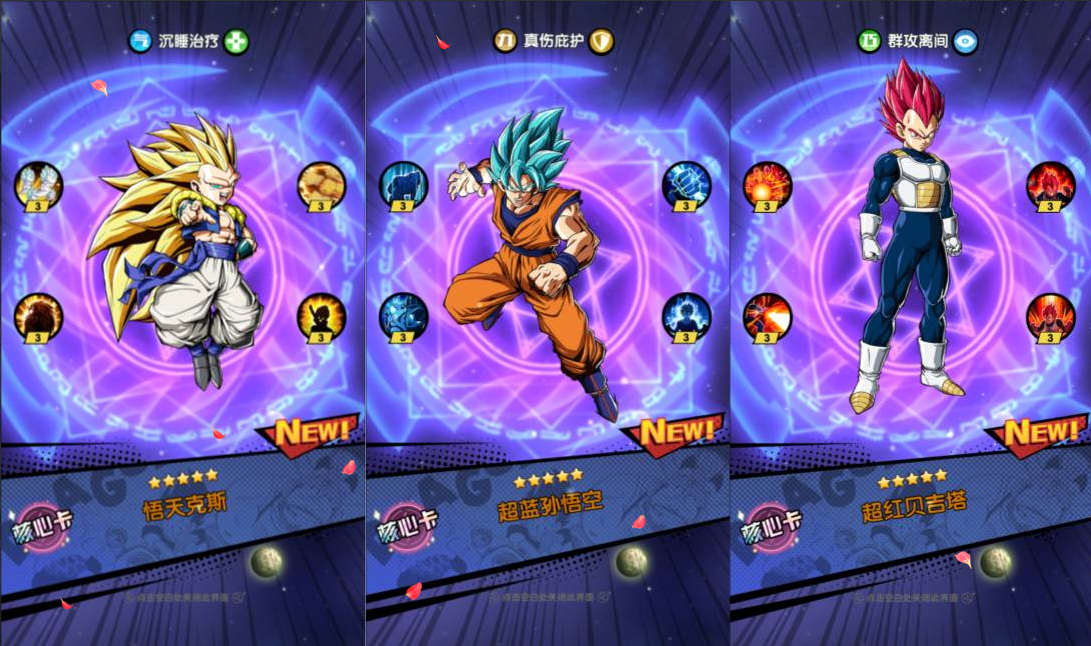Select the green cross healing icon beside 沉睡治疗
Viewport: 1091px width, 646px height.
(236, 41)
